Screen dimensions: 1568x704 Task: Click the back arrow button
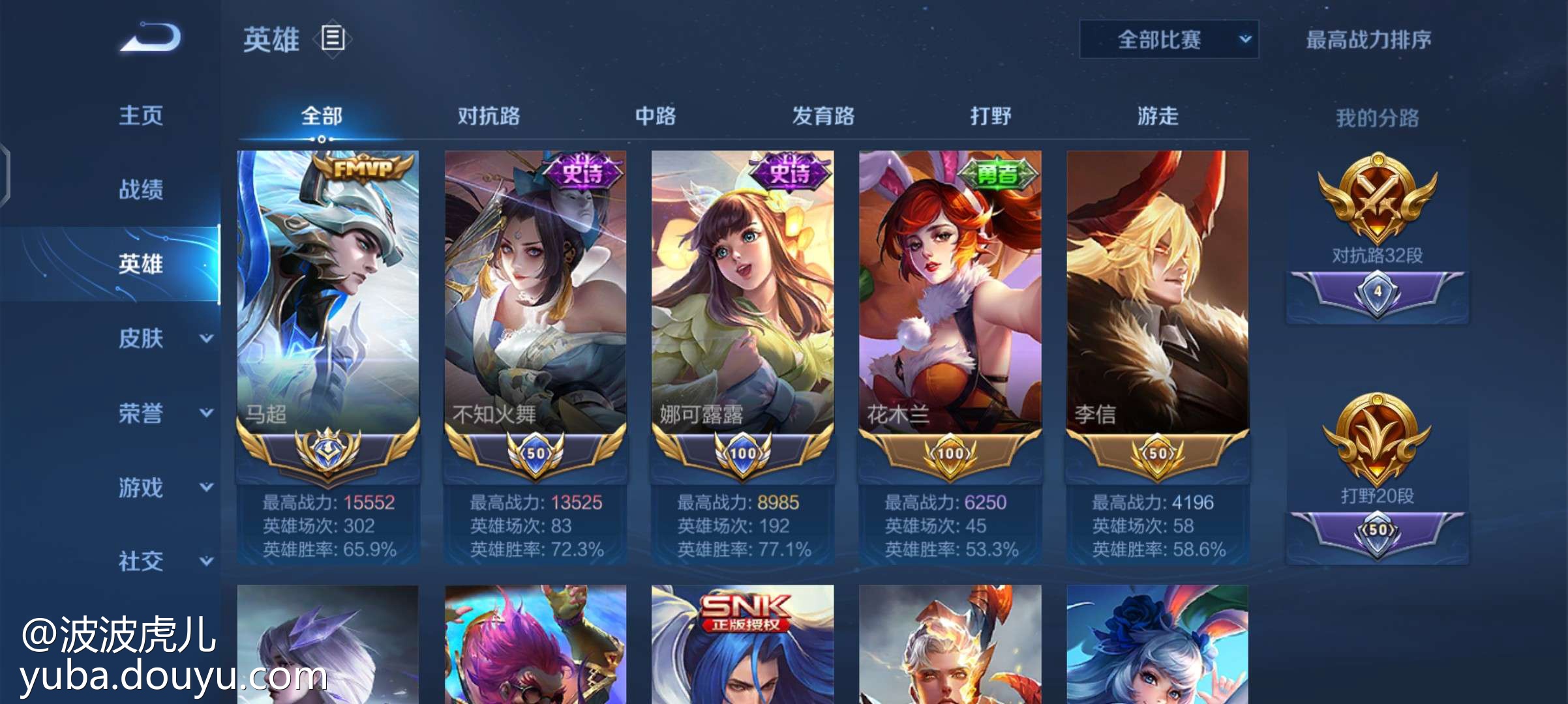coord(151,38)
